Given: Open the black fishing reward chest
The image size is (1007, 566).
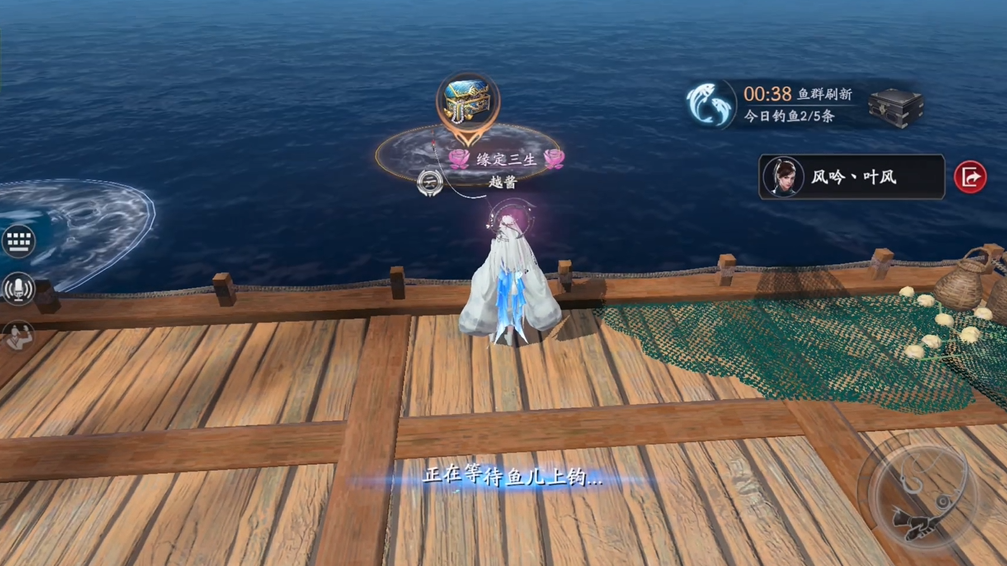Looking at the screenshot, I should [x=894, y=105].
